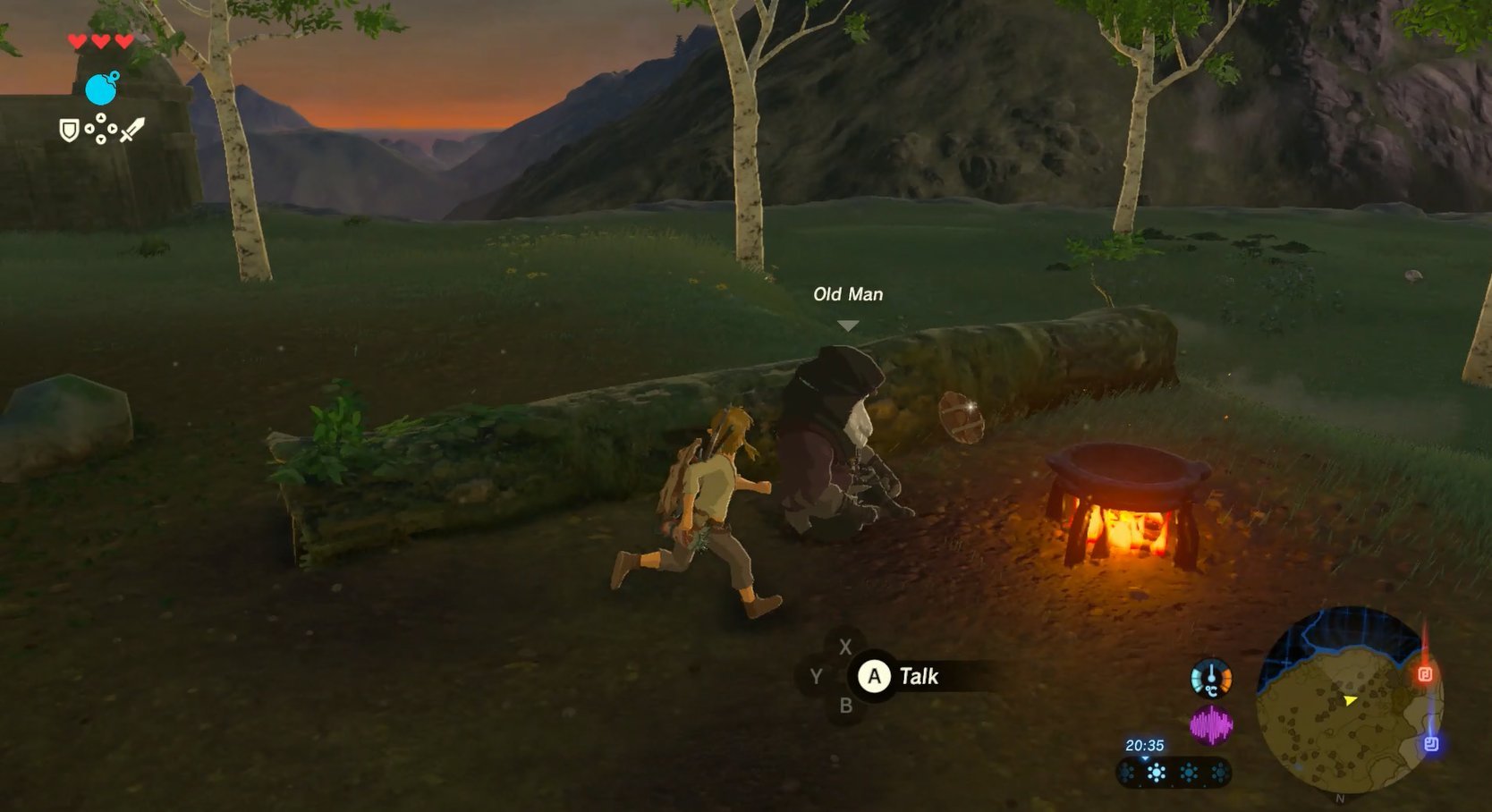Click the arrow below the Old Man nameplate
Screen dimensions: 1492x812
(x=846, y=325)
